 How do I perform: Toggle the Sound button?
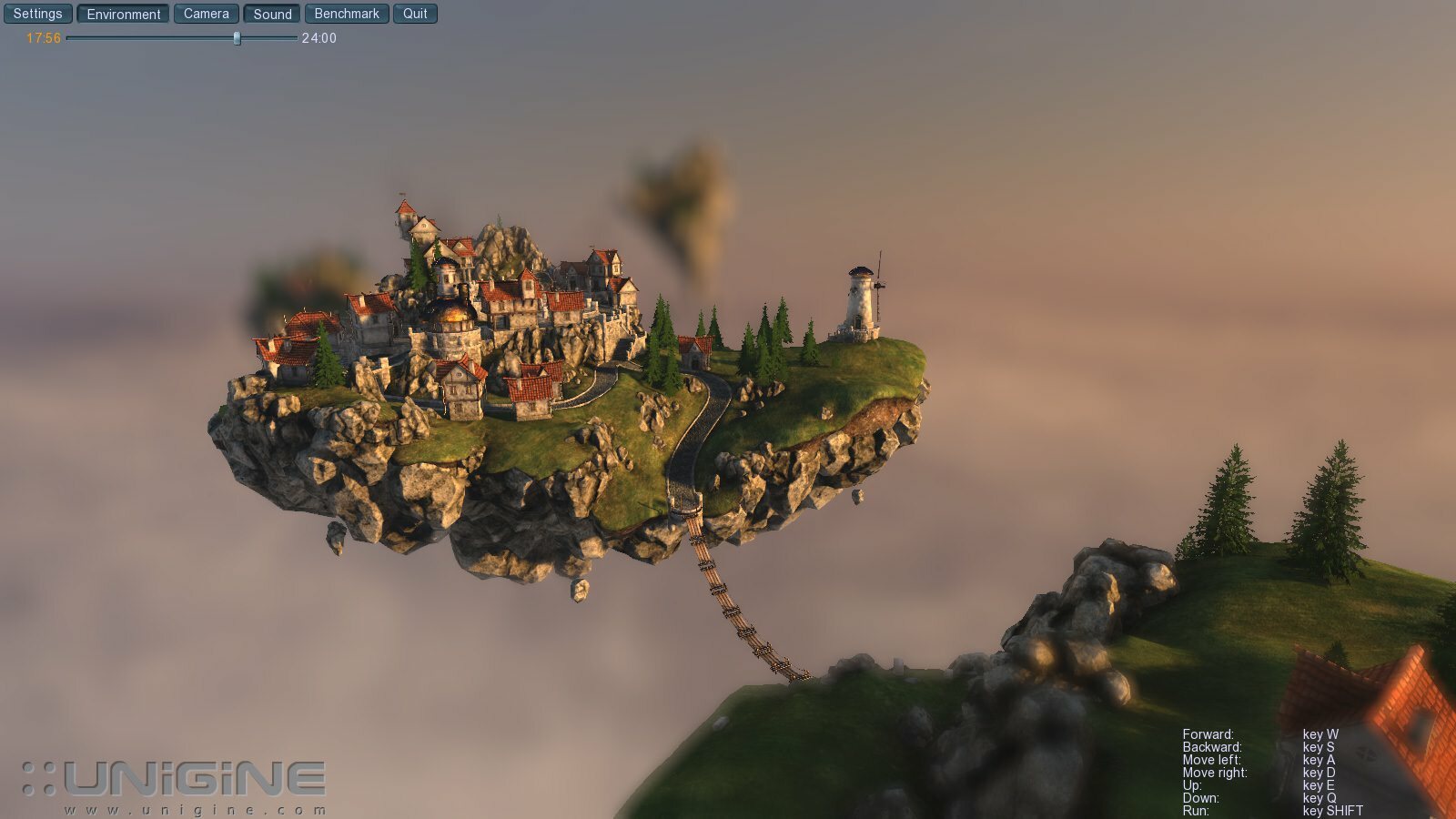(272, 14)
